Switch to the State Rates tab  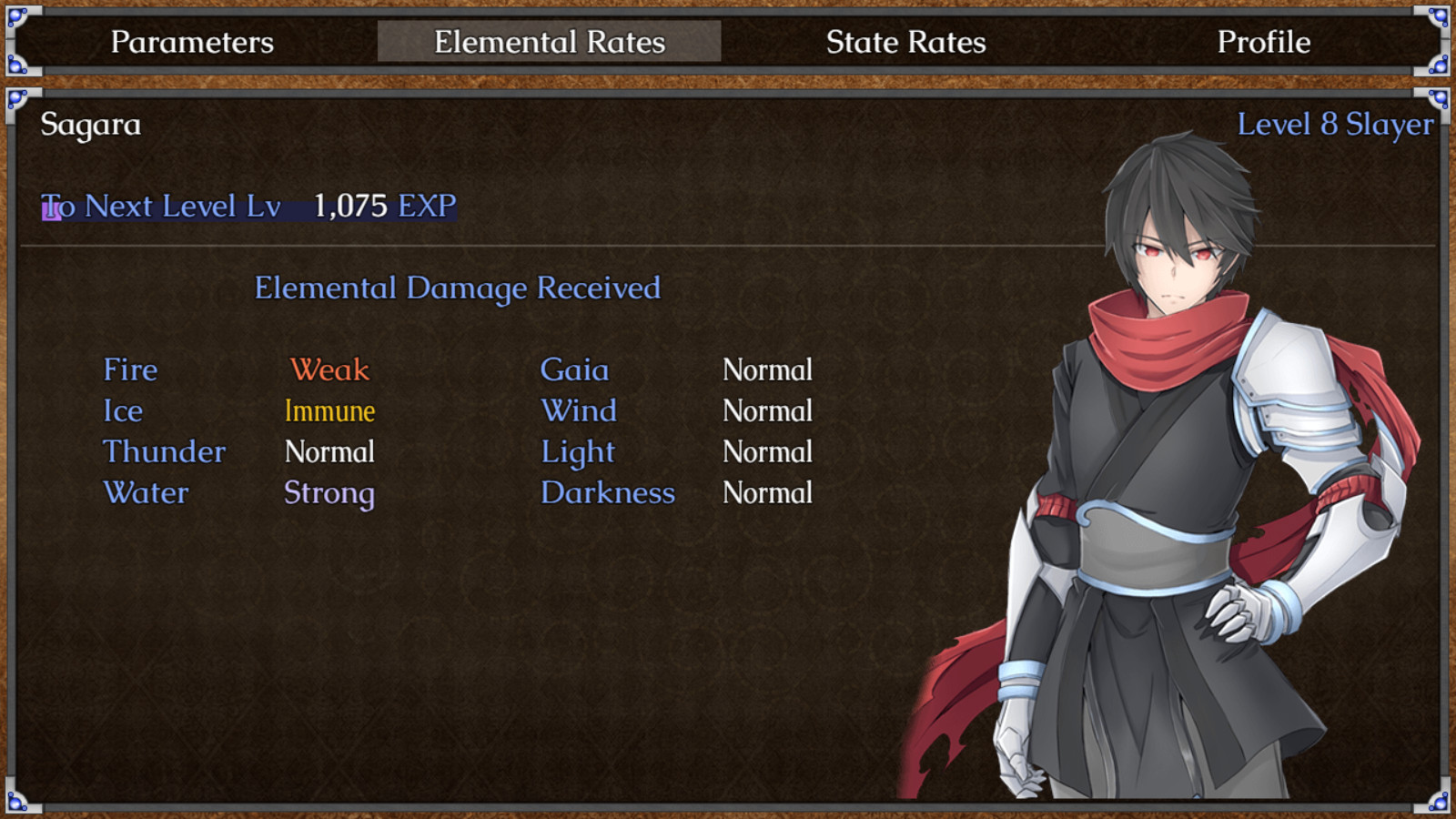click(x=906, y=42)
